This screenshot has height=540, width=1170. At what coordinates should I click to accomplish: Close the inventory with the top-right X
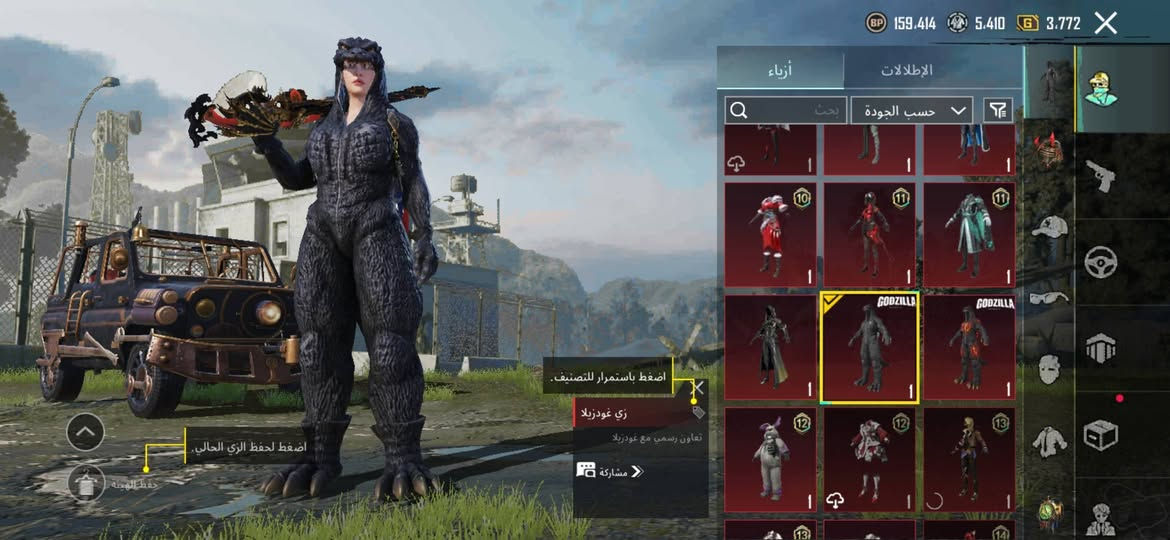1105,23
